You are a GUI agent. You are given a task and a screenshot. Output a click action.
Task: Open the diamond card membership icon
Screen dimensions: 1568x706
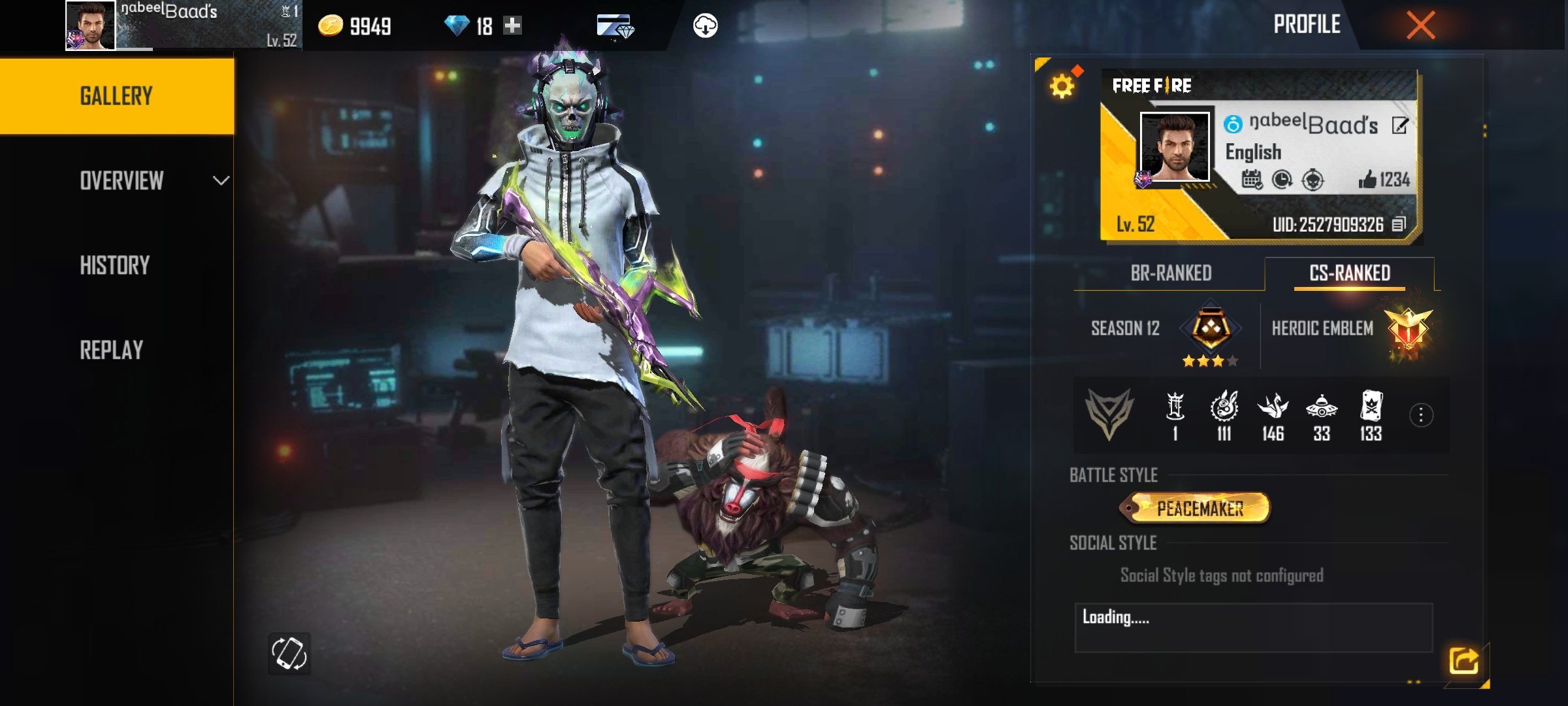click(x=615, y=27)
